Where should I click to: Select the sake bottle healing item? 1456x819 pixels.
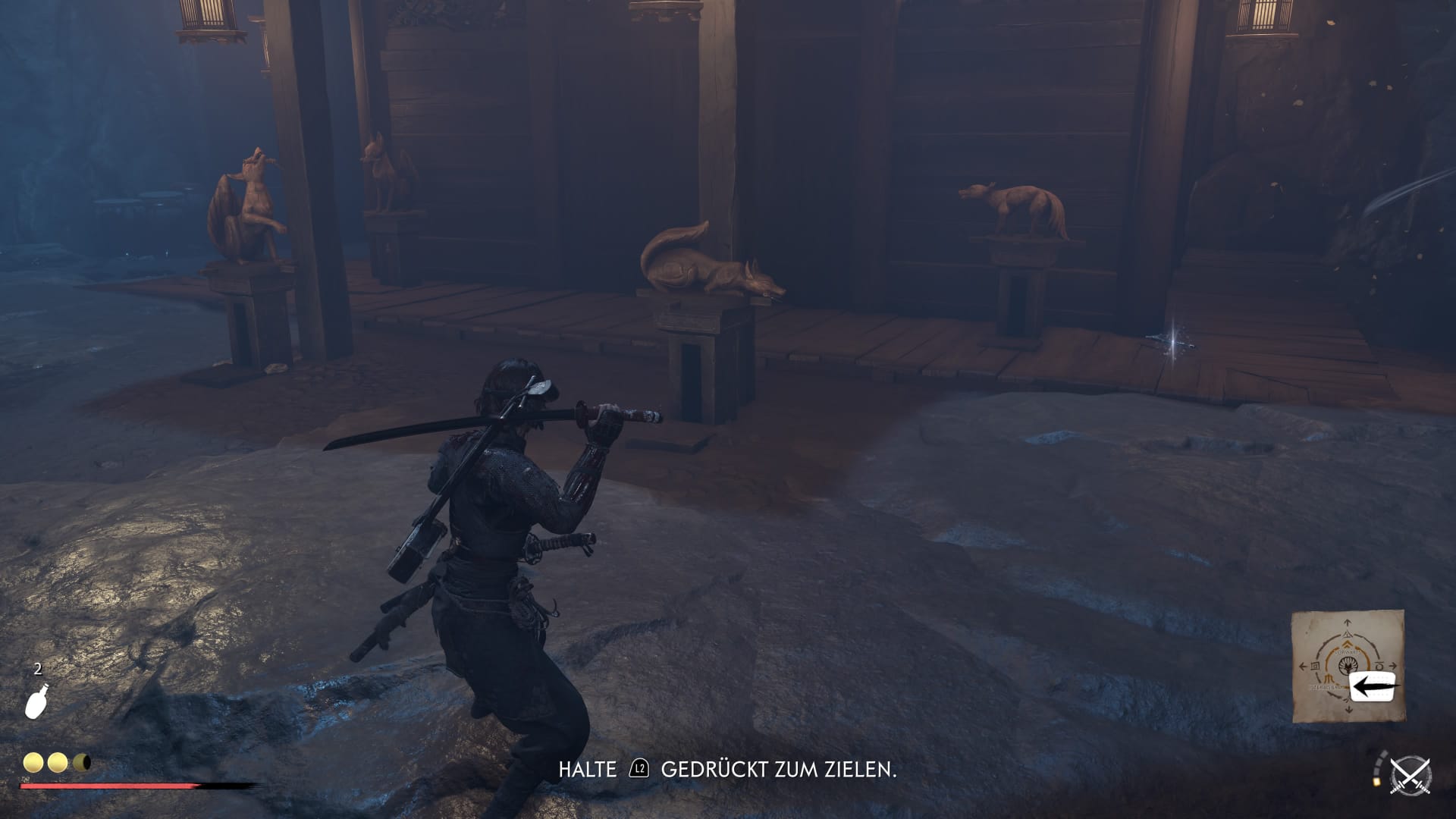[36, 701]
